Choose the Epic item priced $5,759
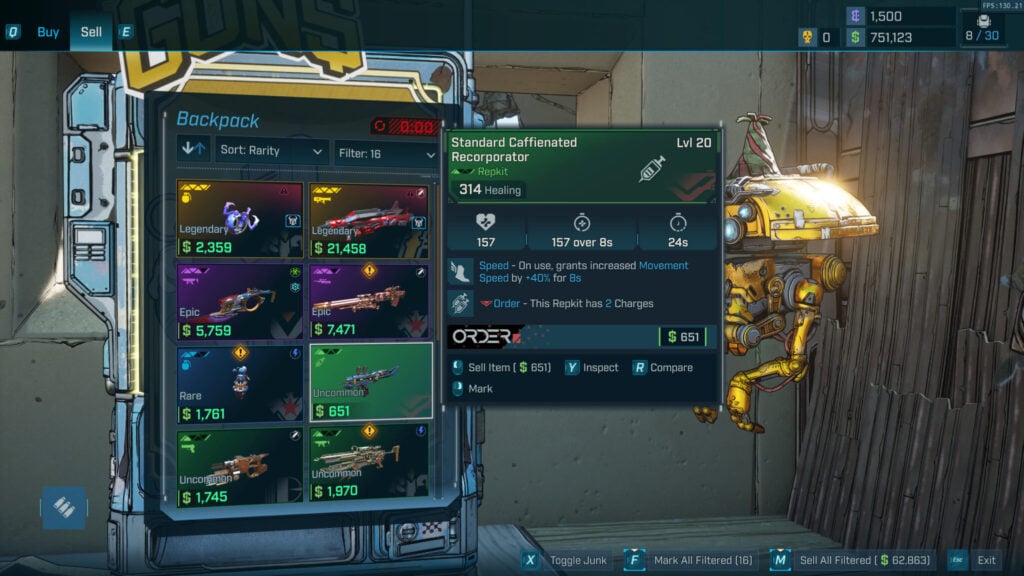The image size is (1024, 576). click(x=240, y=300)
